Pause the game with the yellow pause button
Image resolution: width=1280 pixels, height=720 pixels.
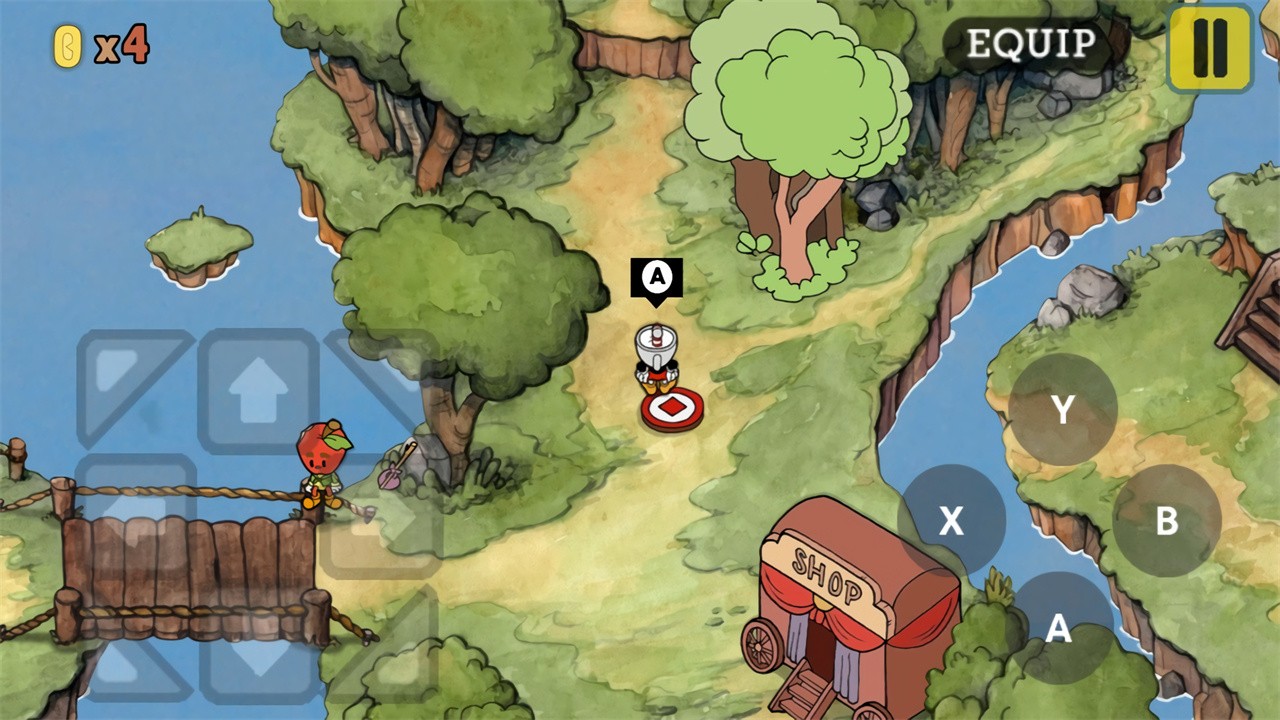pos(1210,48)
